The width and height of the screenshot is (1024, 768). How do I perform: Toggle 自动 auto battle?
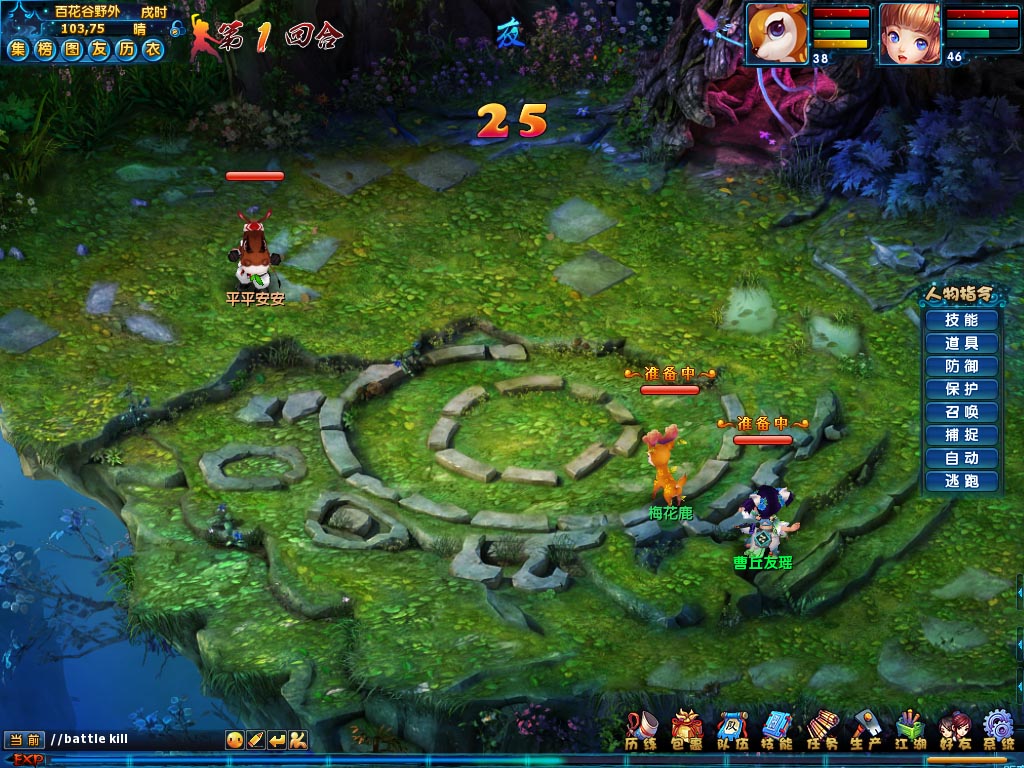[x=961, y=458]
